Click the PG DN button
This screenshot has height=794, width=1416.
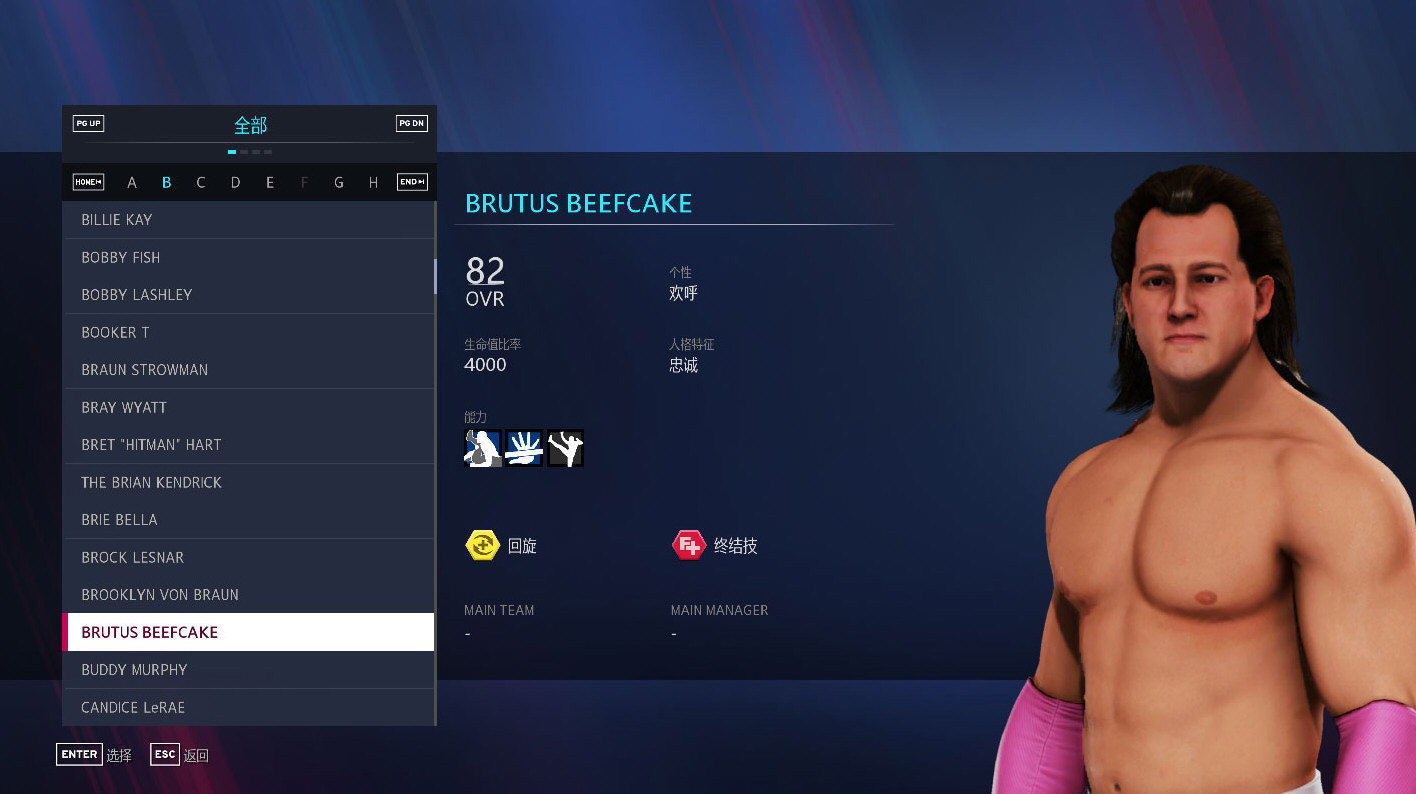[x=411, y=123]
